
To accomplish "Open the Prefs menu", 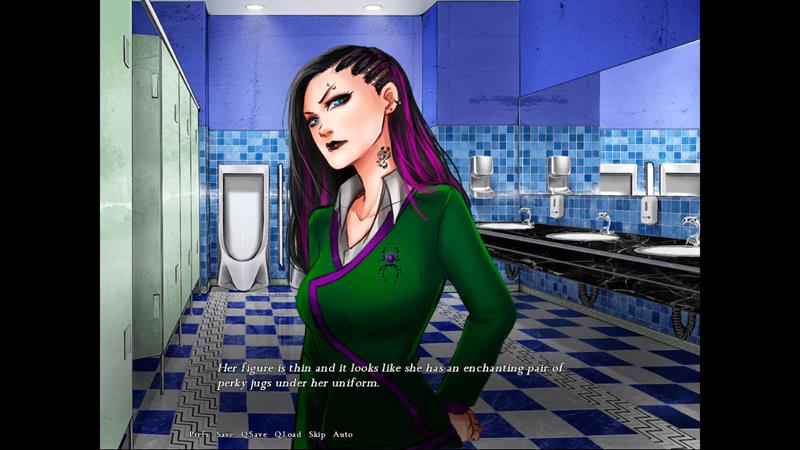I will pyautogui.click(x=198, y=434).
